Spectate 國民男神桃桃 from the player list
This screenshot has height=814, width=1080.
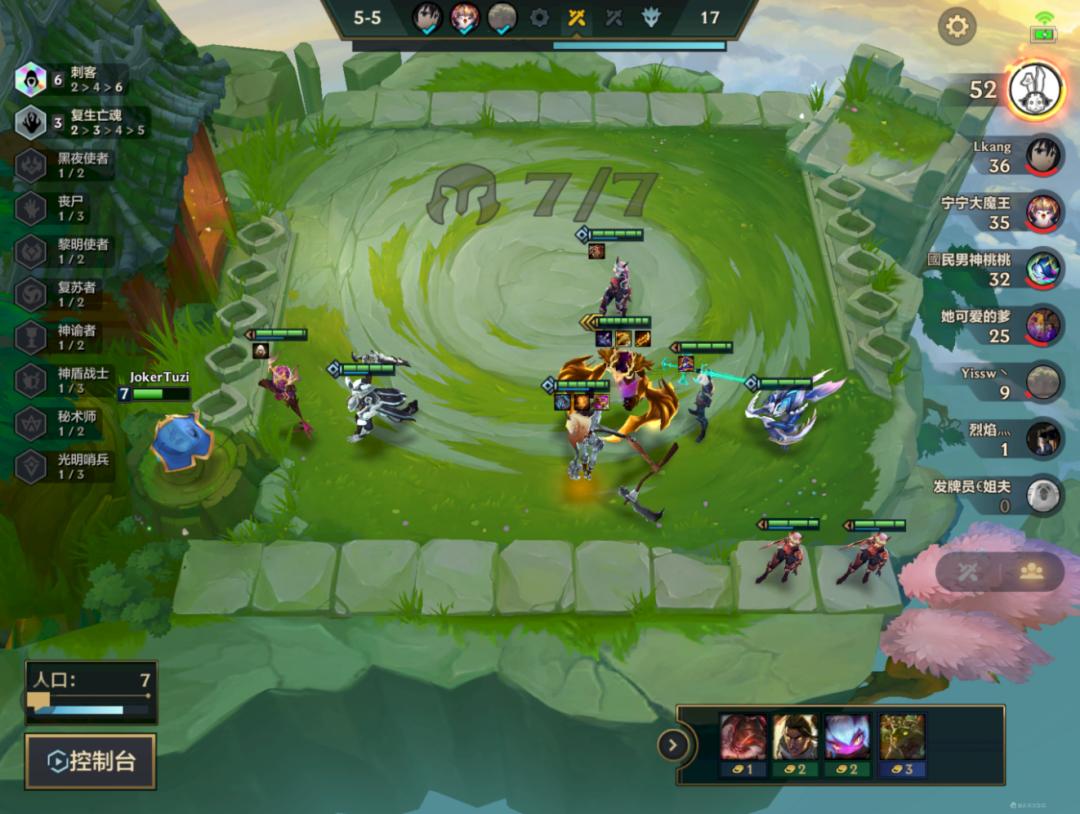click(1043, 268)
